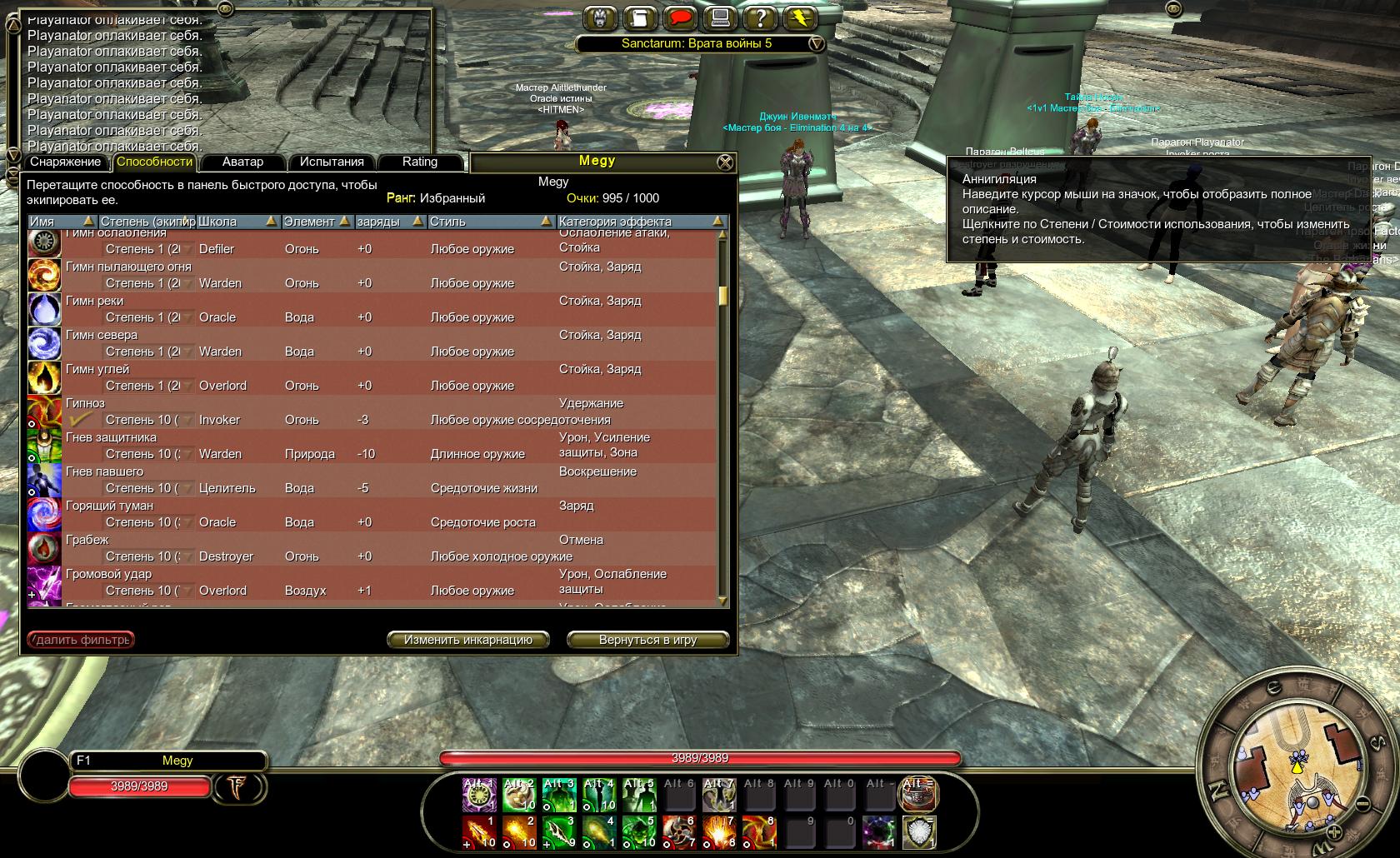Pick the Гнев защитника ability icon

click(x=44, y=446)
